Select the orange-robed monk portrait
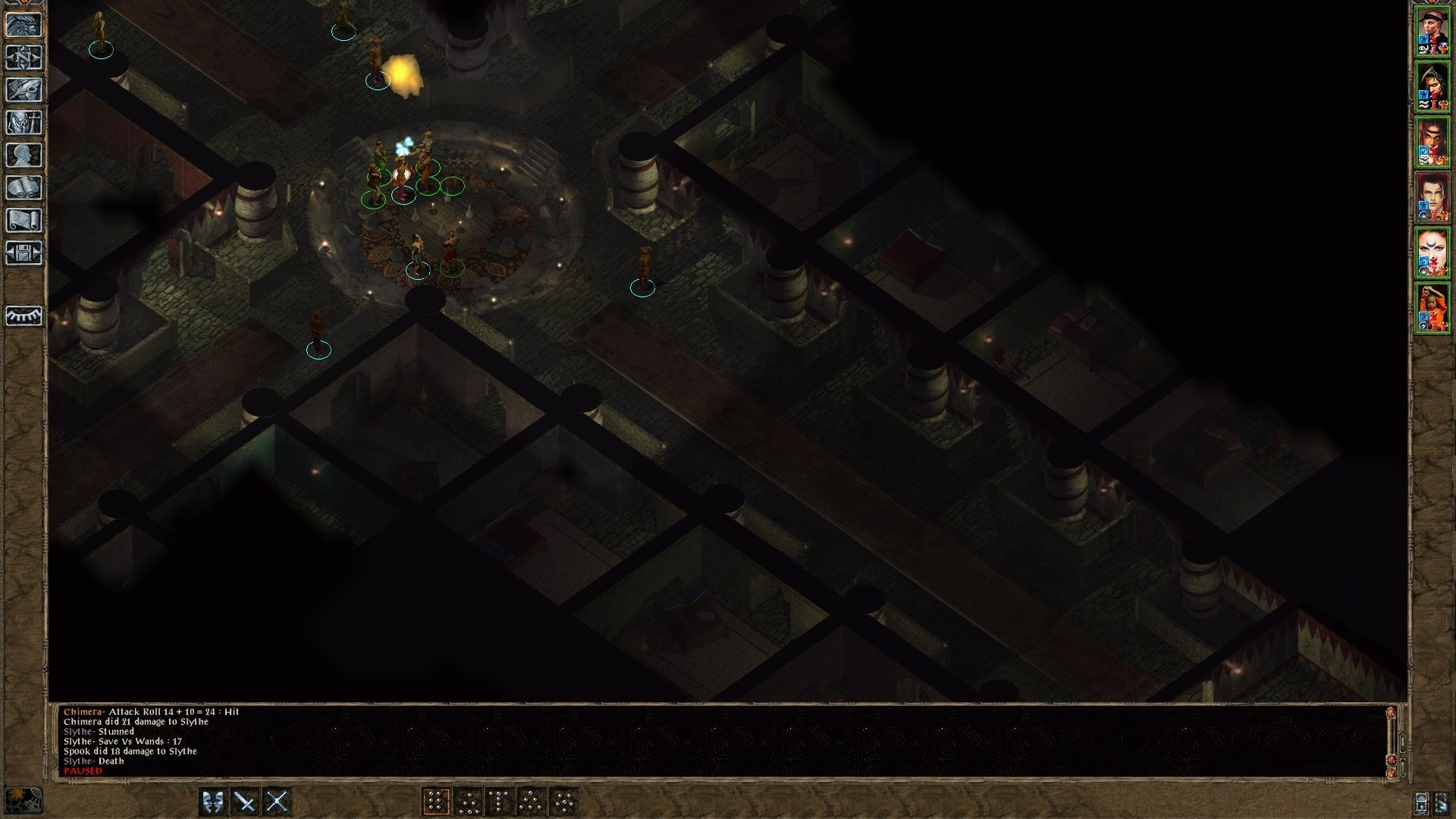 coord(1432,306)
